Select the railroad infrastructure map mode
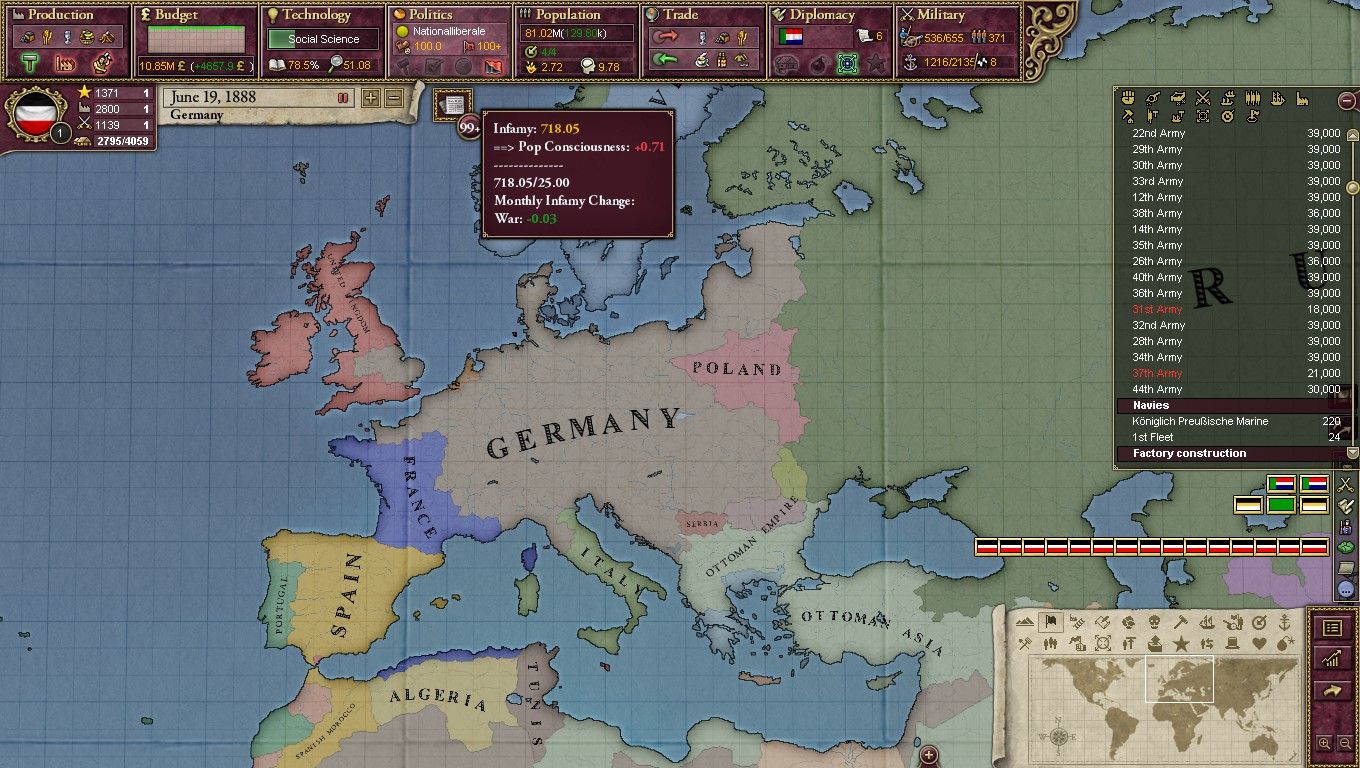This screenshot has height=768, width=1360. click(1077, 622)
